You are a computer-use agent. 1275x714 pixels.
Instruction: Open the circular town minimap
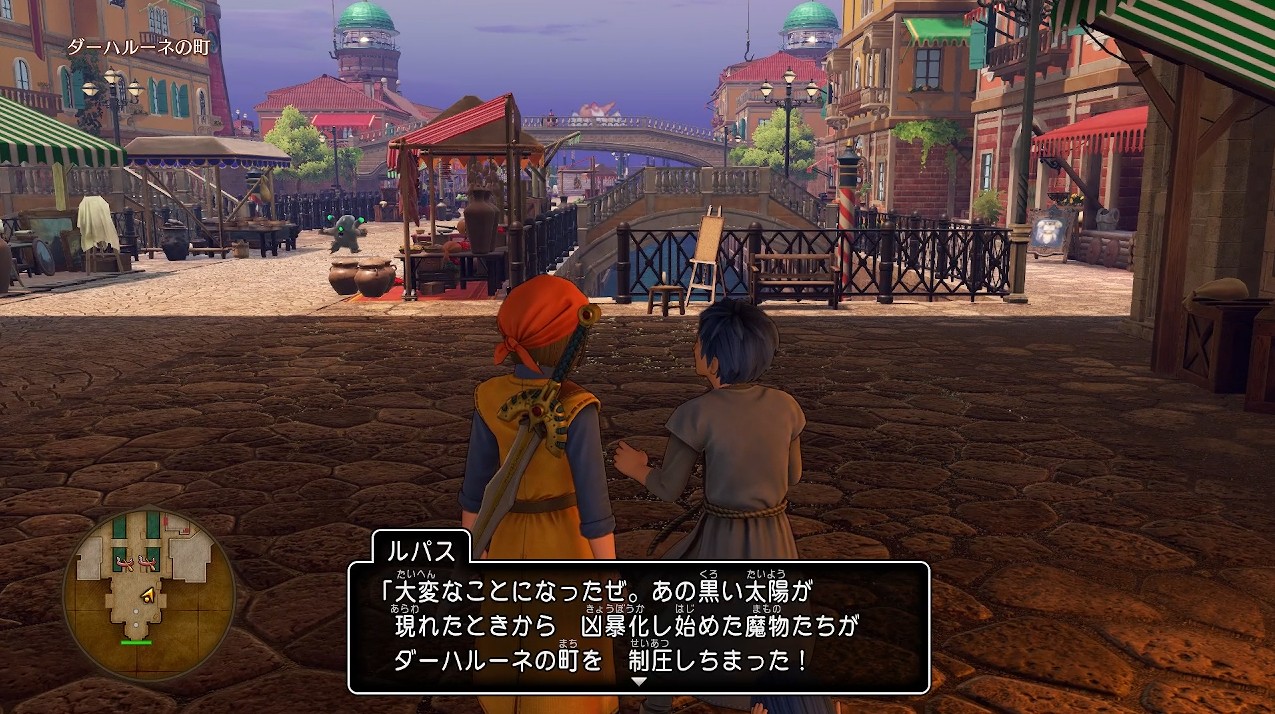[148, 597]
